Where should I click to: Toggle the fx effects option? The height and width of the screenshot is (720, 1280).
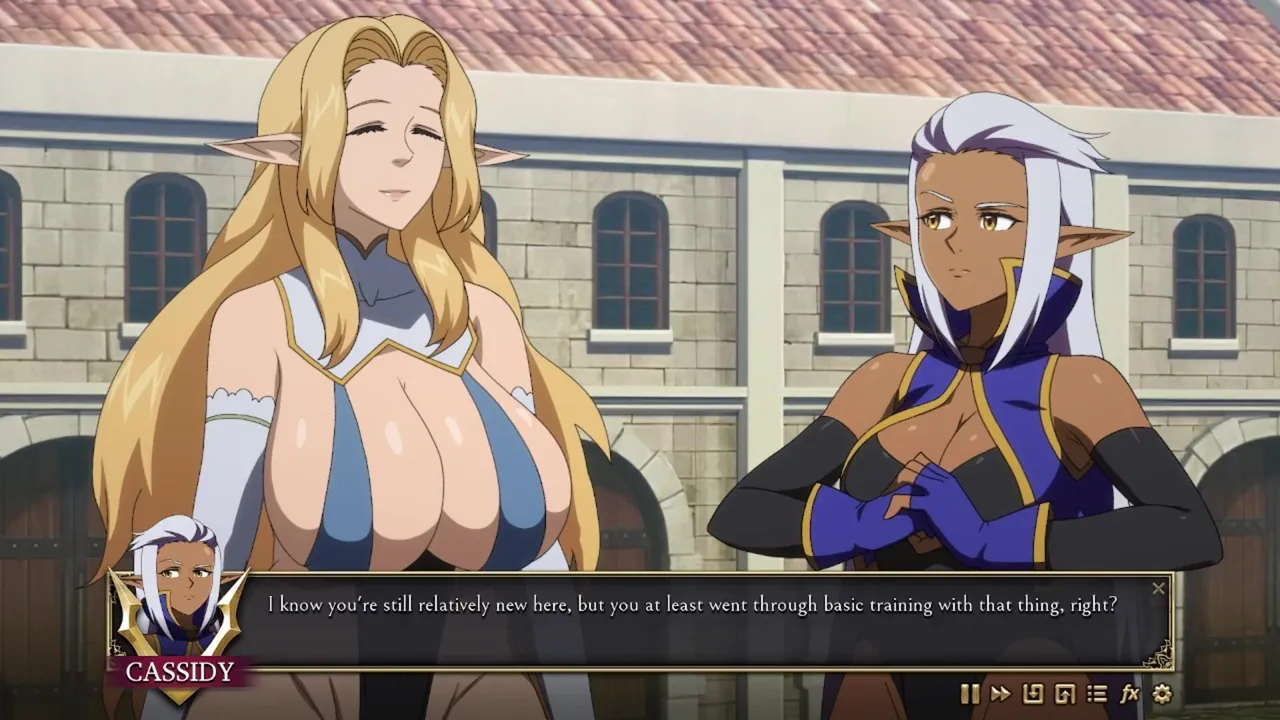[1129, 693]
